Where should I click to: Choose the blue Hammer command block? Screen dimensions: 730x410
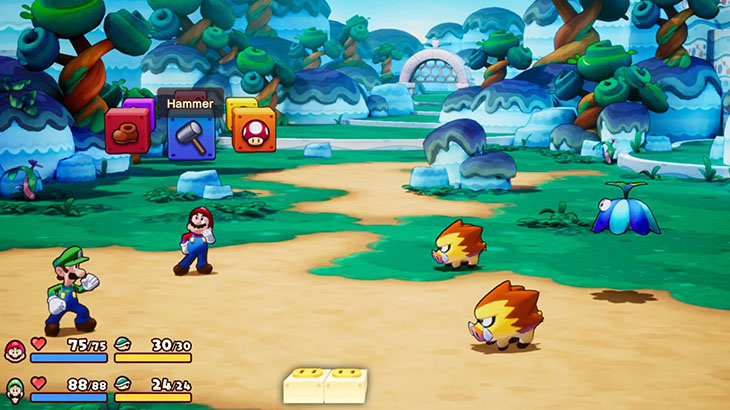[191, 136]
